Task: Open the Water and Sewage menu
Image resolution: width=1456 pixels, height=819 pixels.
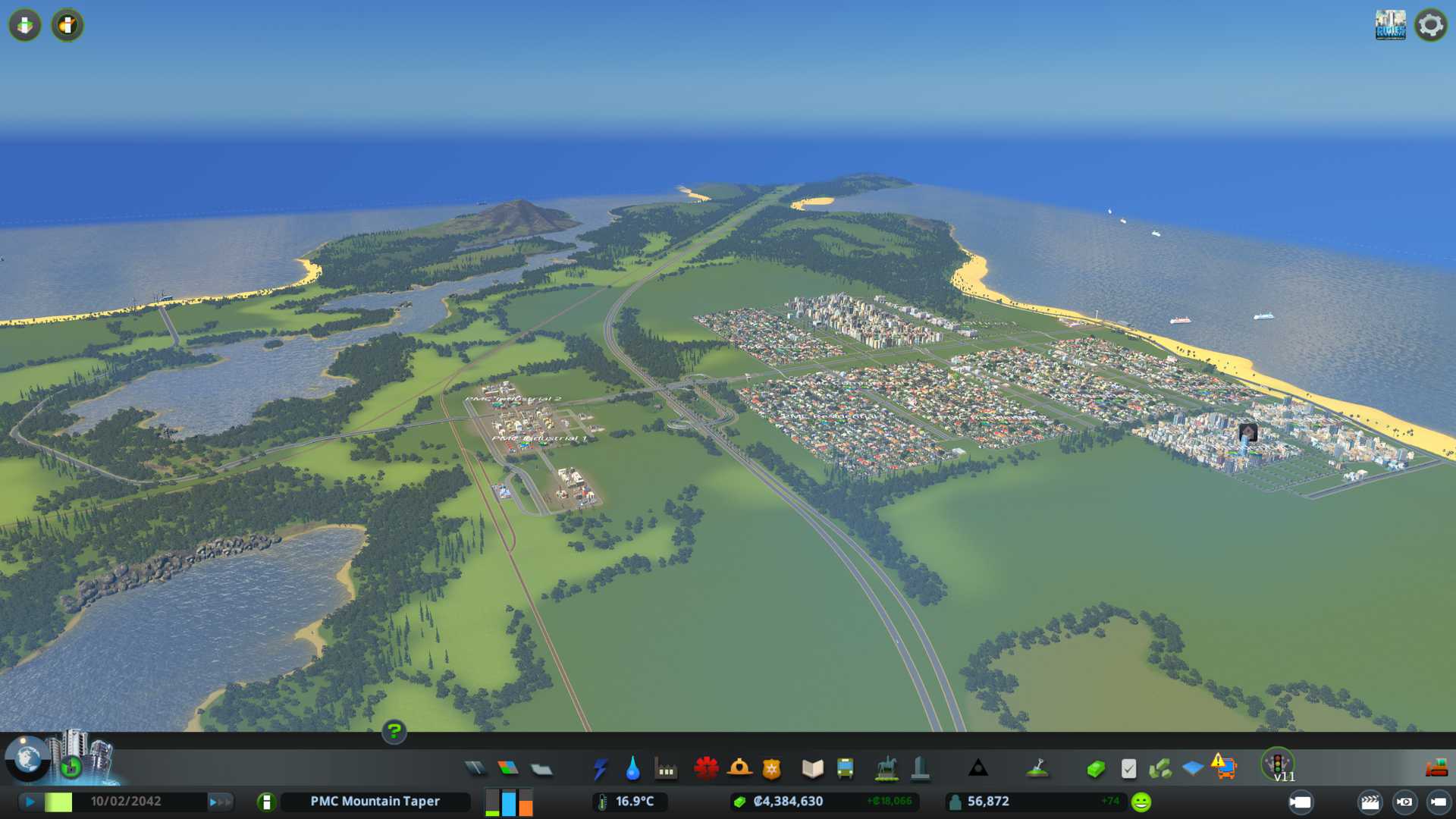Action: click(x=632, y=769)
